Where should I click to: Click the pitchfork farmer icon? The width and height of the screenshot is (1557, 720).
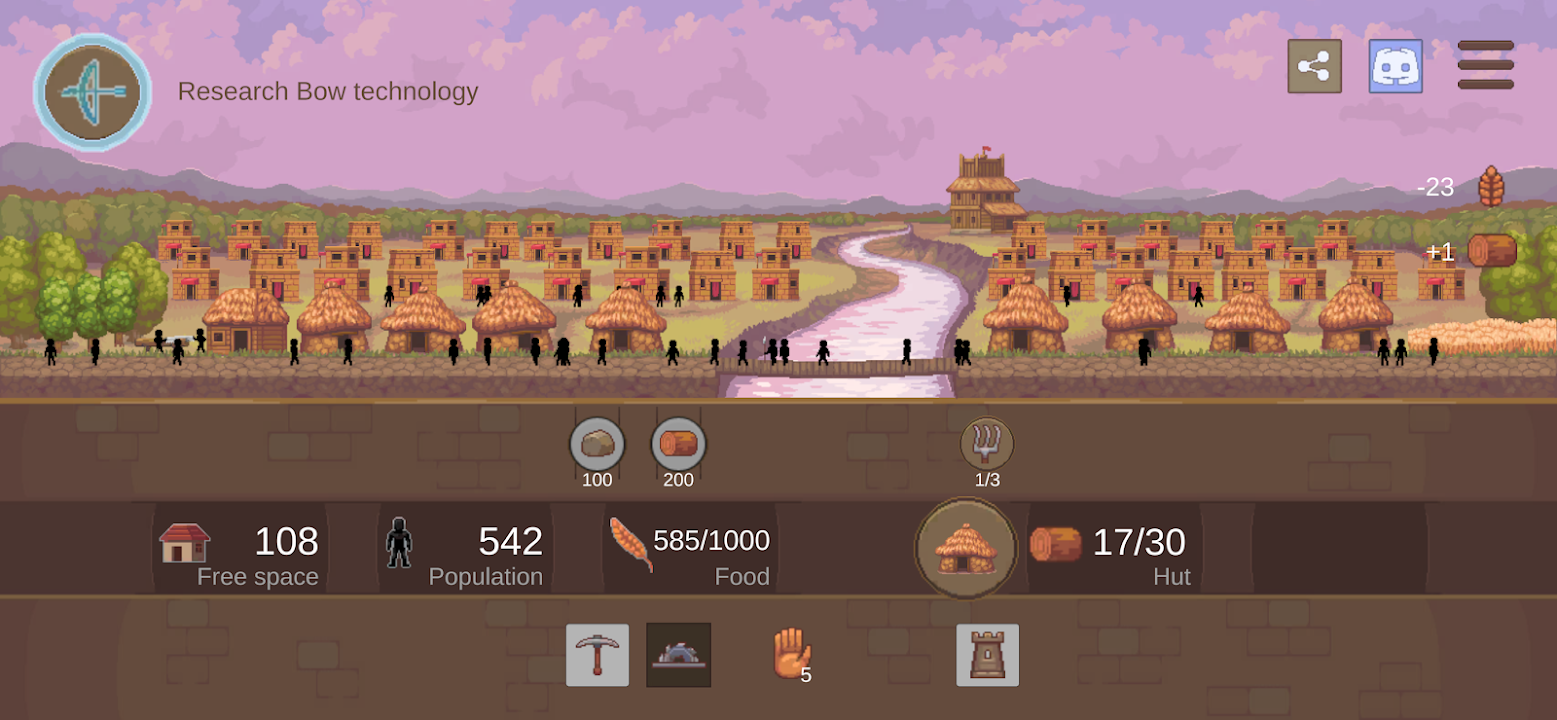pos(987,443)
